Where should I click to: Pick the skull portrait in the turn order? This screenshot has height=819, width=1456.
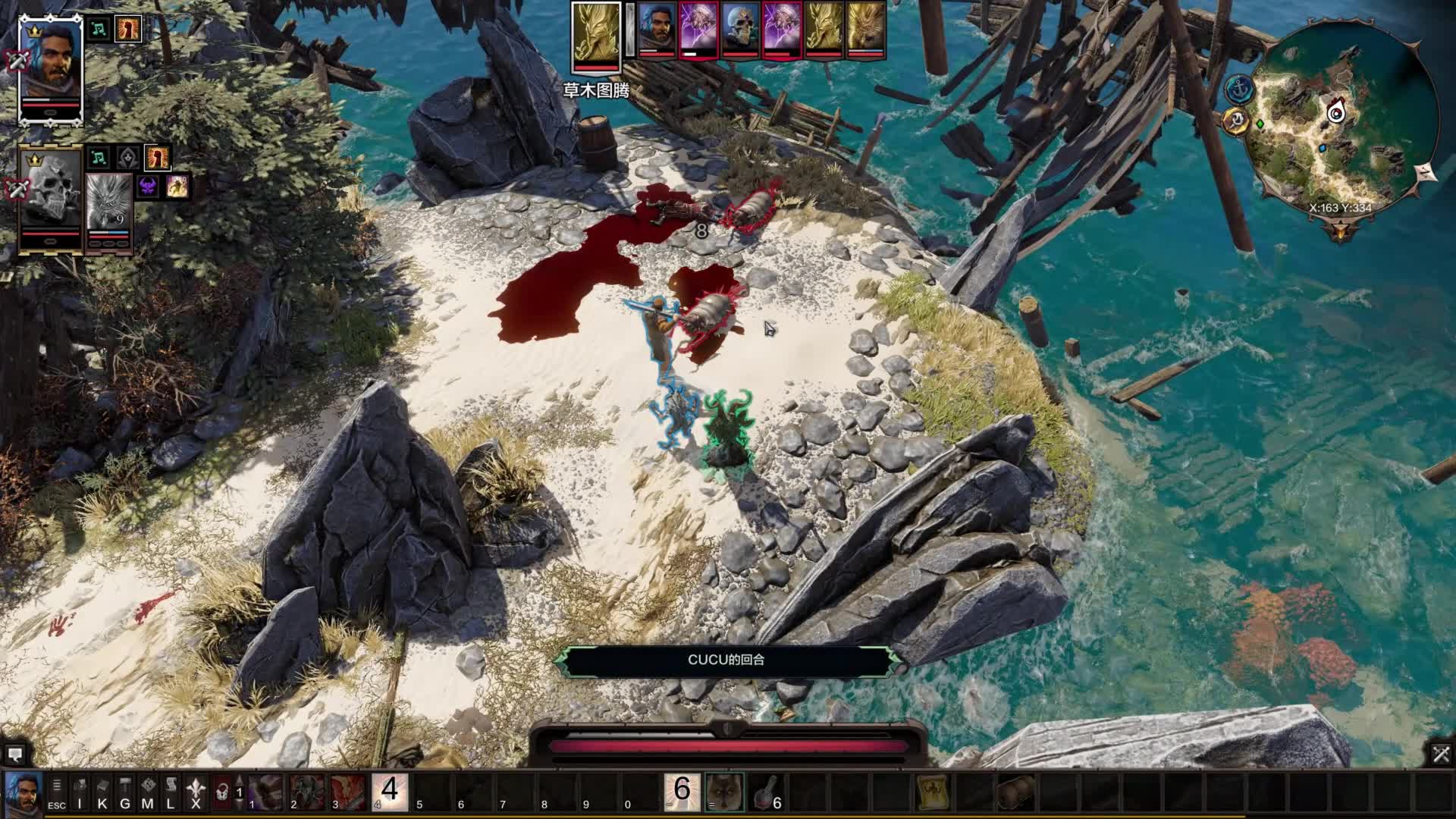[739, 30]
